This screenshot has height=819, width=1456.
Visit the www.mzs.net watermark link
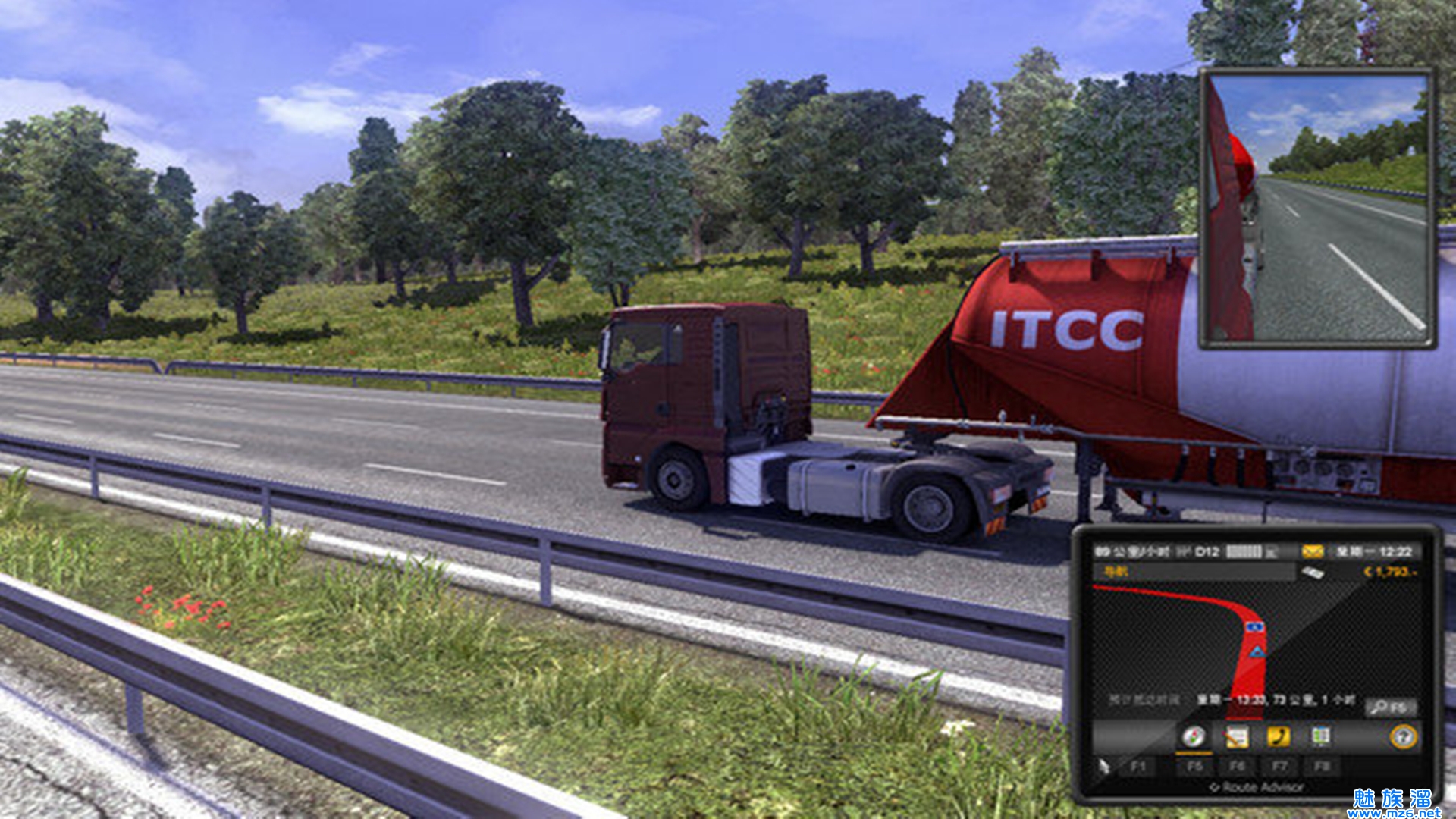pos(1394,813)
